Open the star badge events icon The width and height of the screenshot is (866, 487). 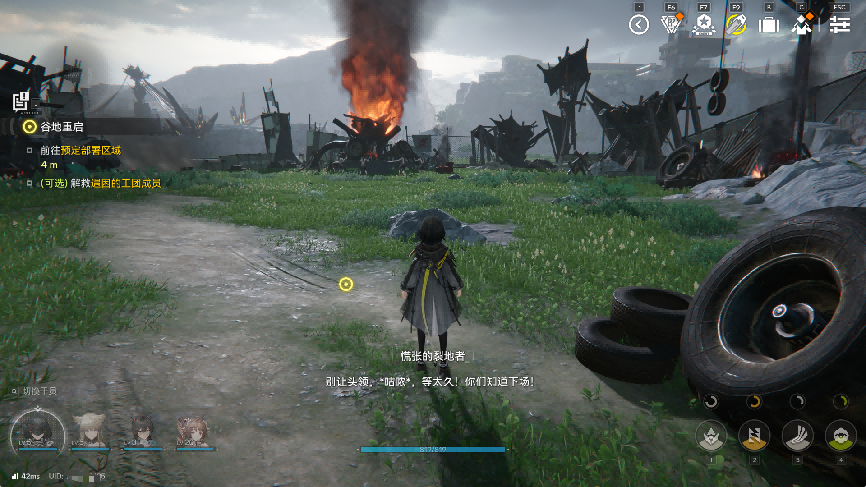coord(703,24)
